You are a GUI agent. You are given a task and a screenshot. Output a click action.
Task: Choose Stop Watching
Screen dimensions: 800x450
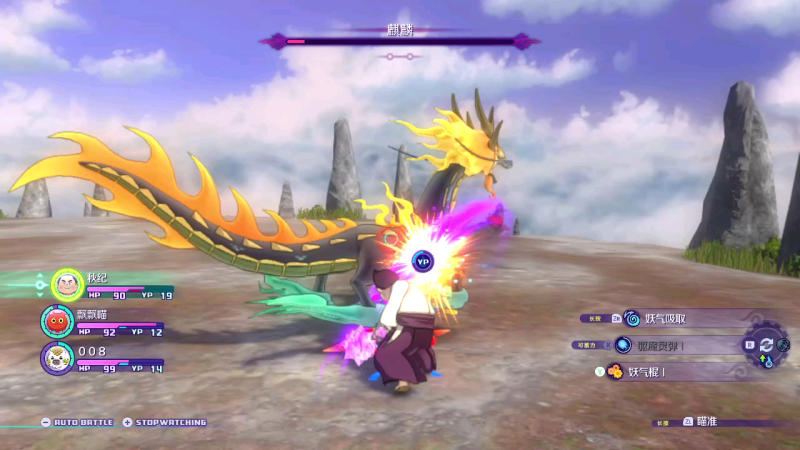(170, 422)
